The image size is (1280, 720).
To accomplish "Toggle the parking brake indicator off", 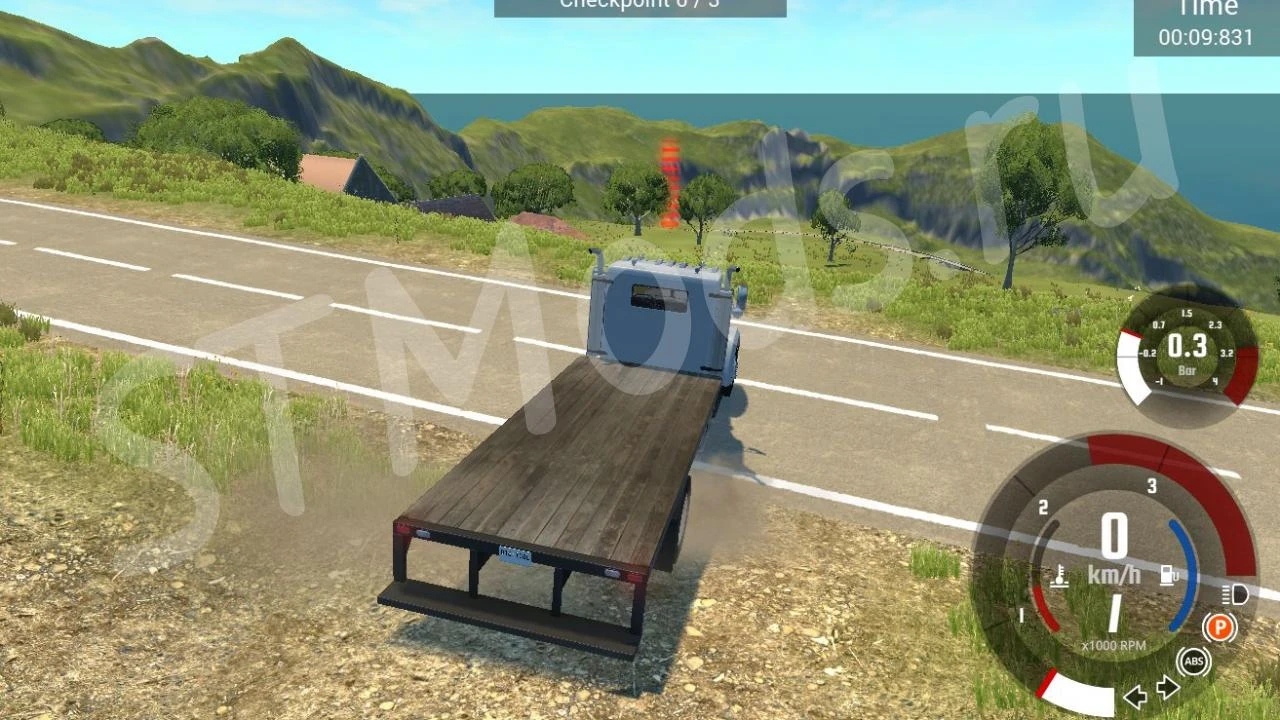I will pos(1221,625).
